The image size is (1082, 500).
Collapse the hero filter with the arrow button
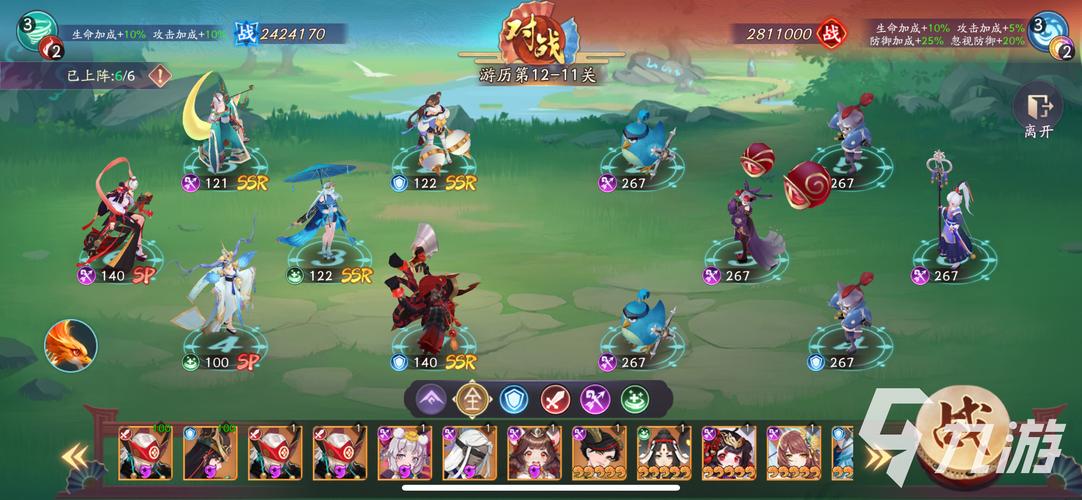430,399
